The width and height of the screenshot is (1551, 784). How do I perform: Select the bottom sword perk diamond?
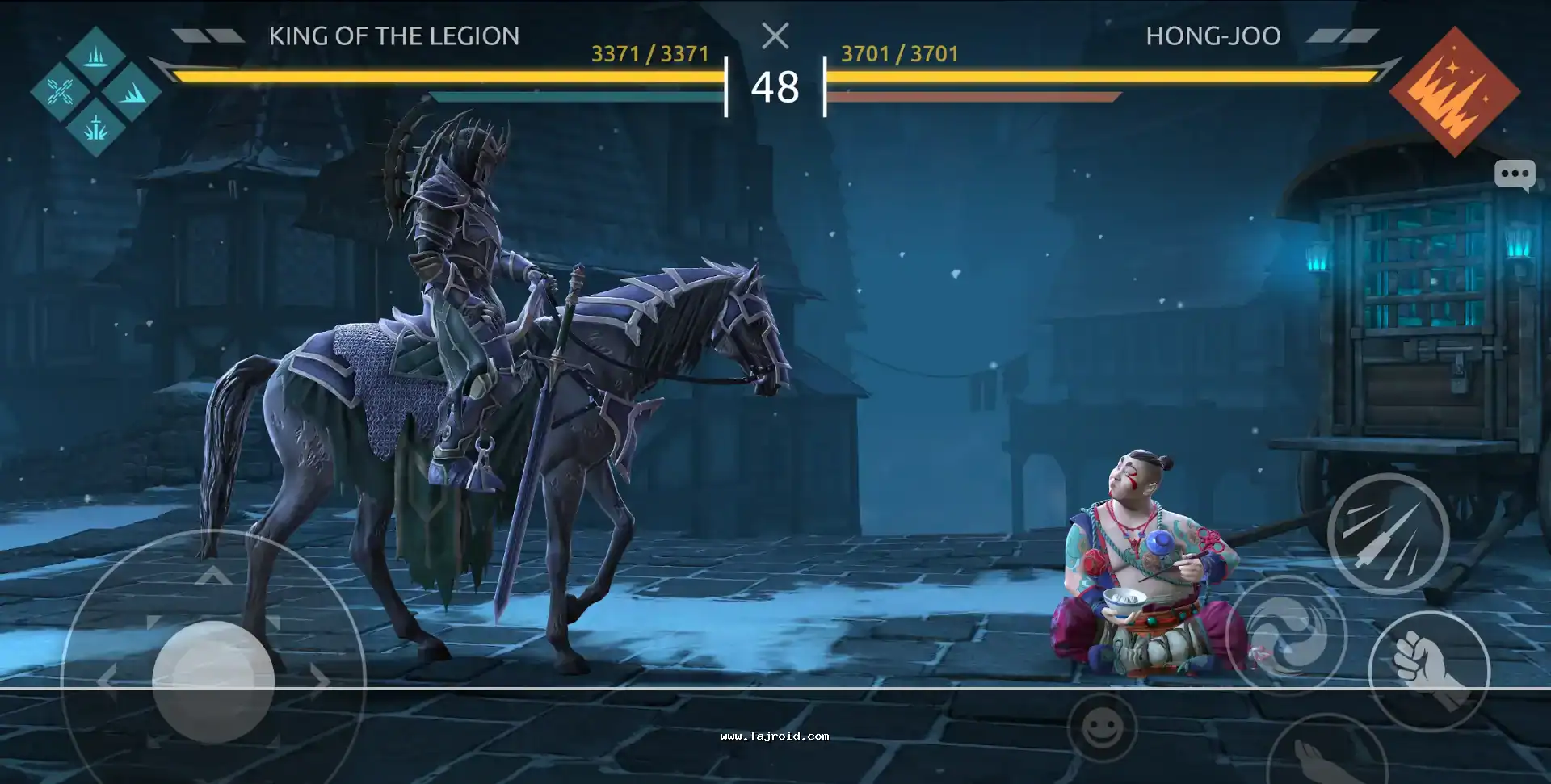[96, 128]
